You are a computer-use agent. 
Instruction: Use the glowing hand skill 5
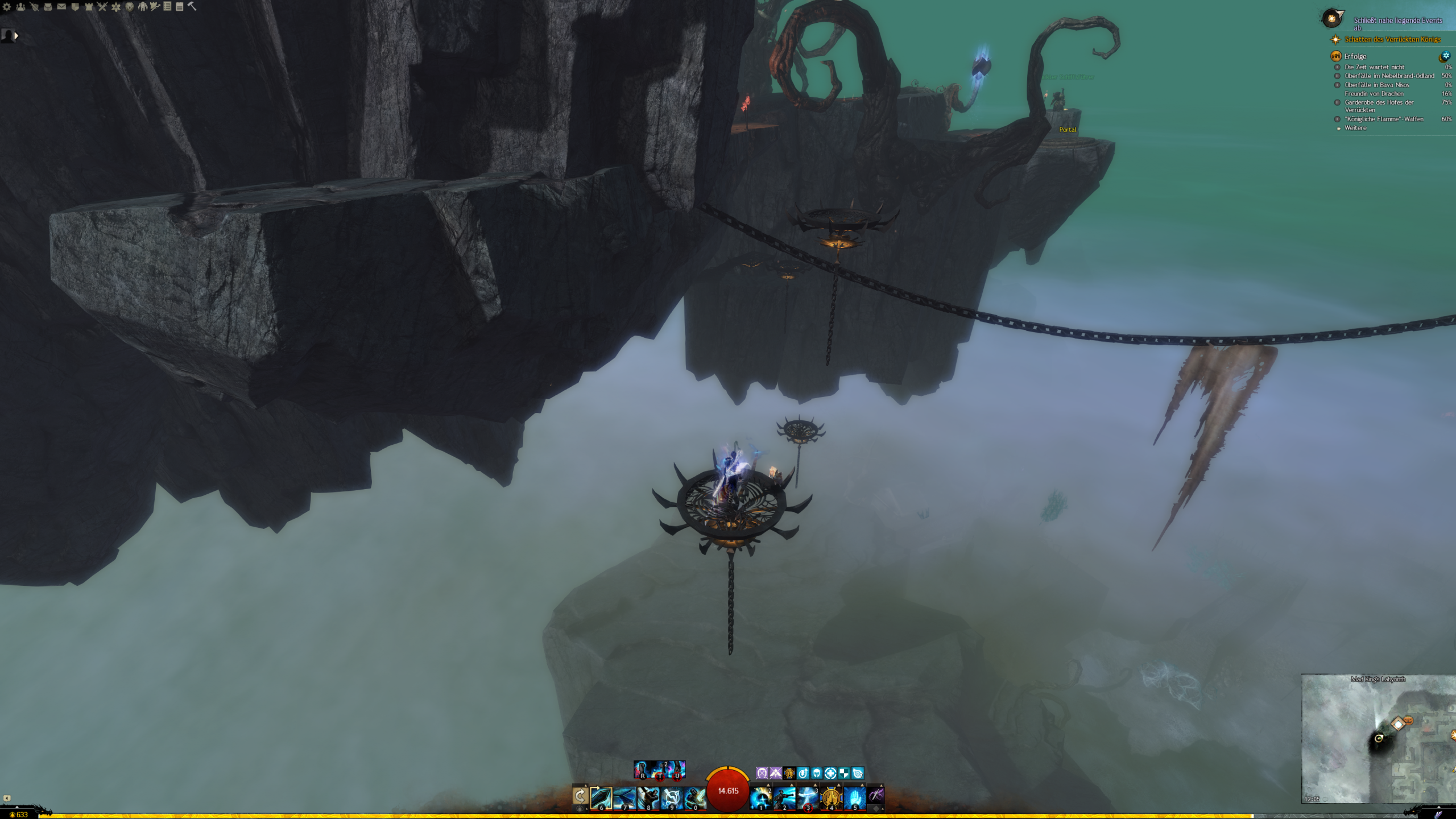click(855, 797)
